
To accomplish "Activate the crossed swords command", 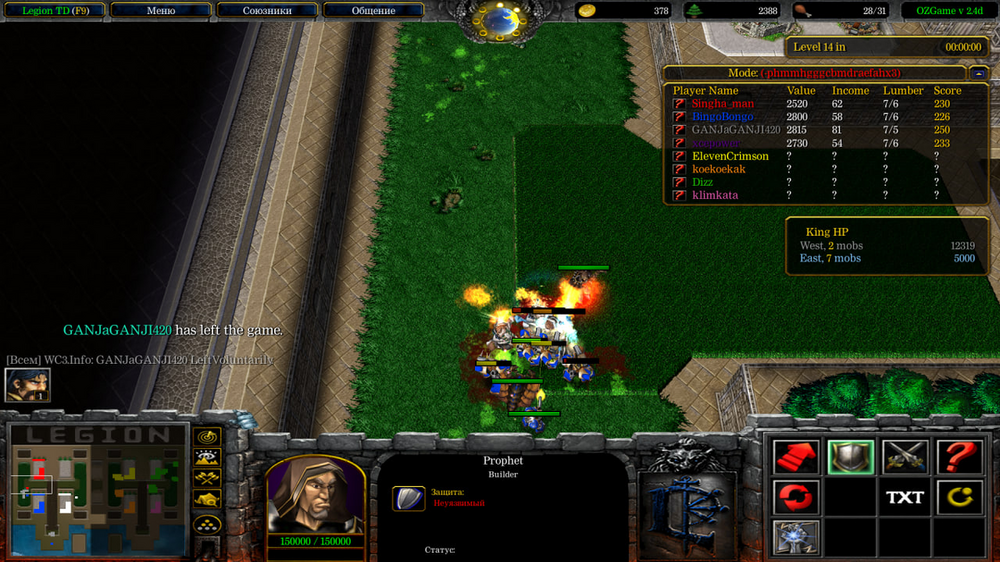I will click(904, 458).
